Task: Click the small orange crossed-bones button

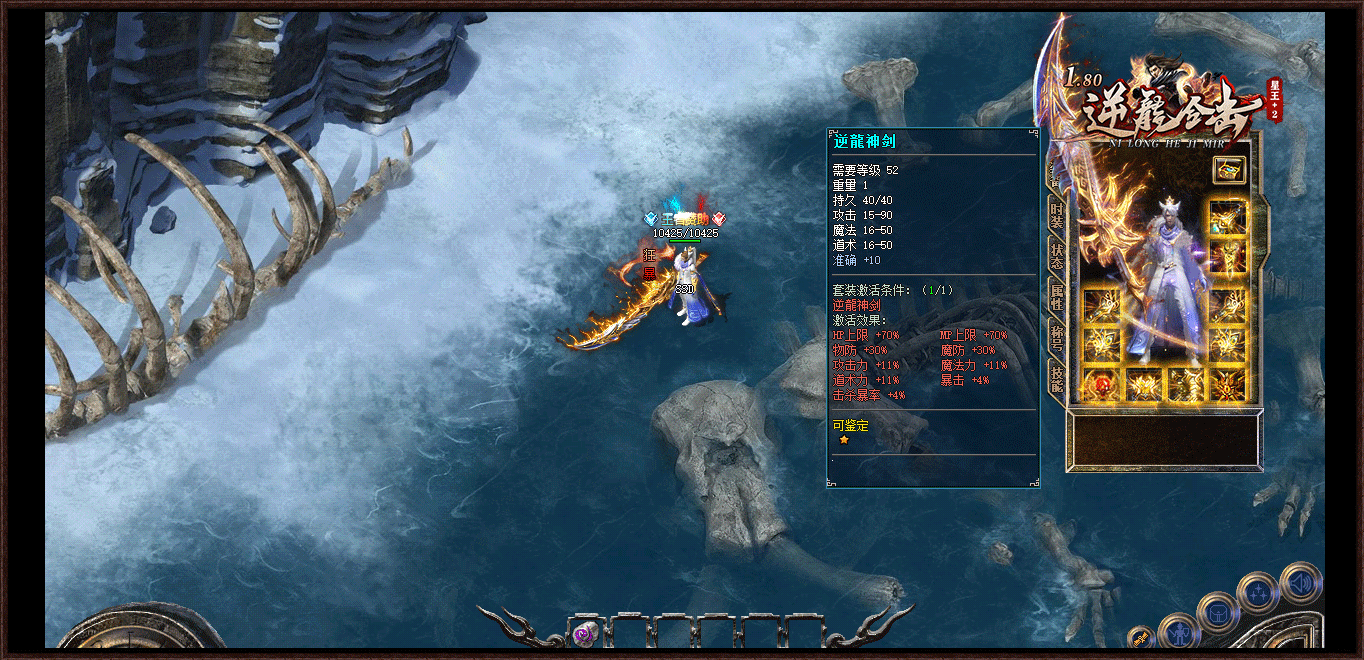Action: click(x=1140, y=638)
